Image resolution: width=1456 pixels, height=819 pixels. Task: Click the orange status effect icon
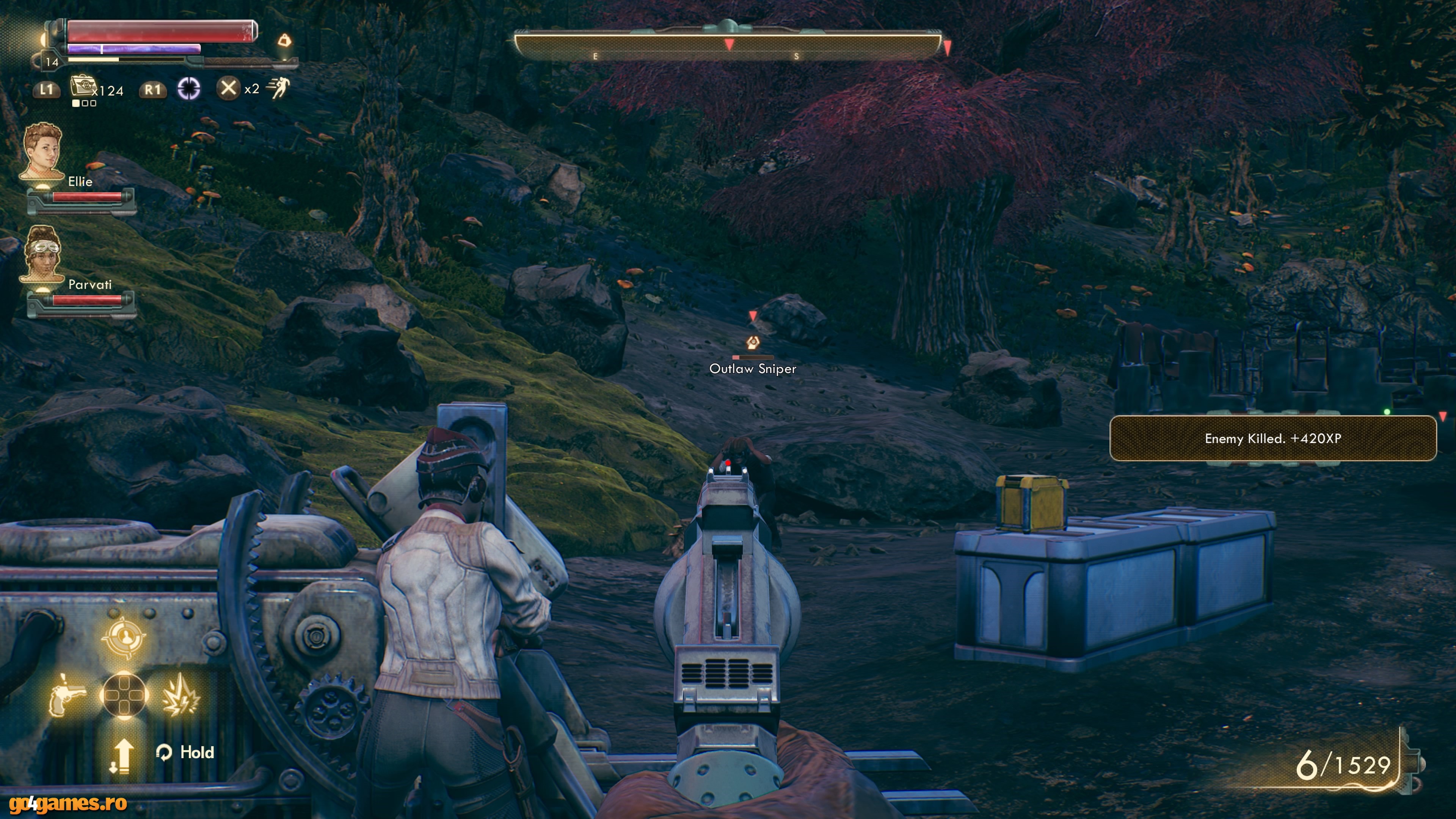click(x=285, y=40)
